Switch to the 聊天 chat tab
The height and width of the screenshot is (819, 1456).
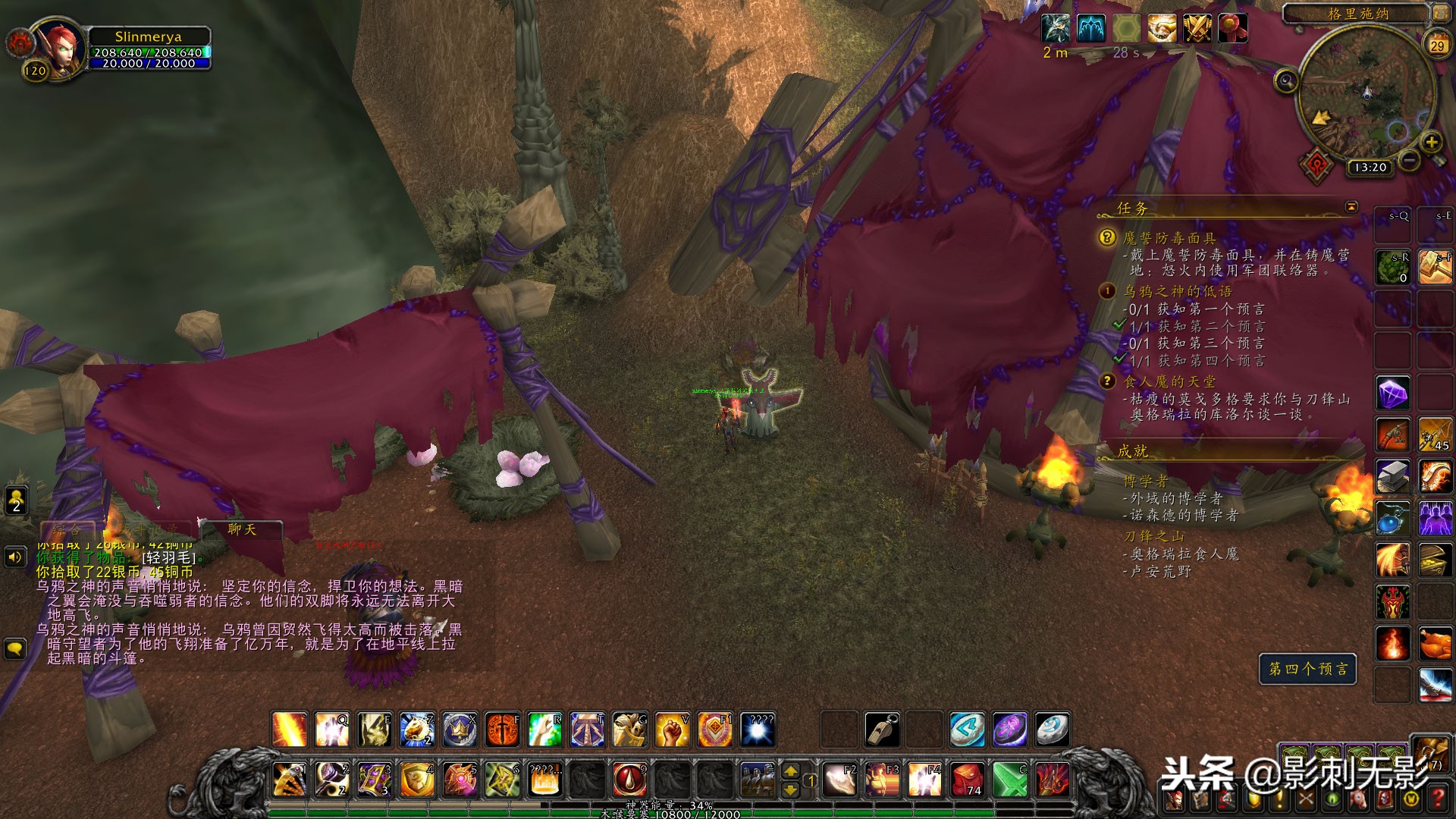tap(242, 529)
